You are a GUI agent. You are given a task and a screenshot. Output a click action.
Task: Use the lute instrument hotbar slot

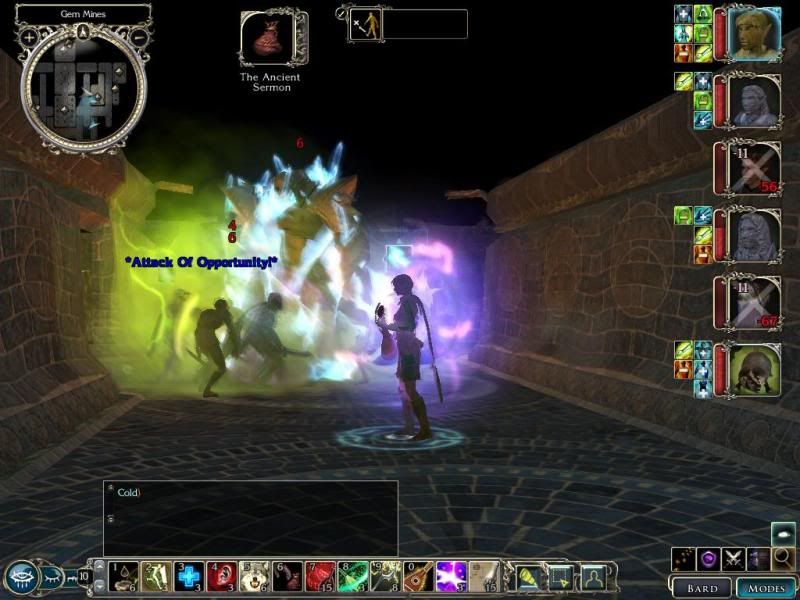(418, 576)
